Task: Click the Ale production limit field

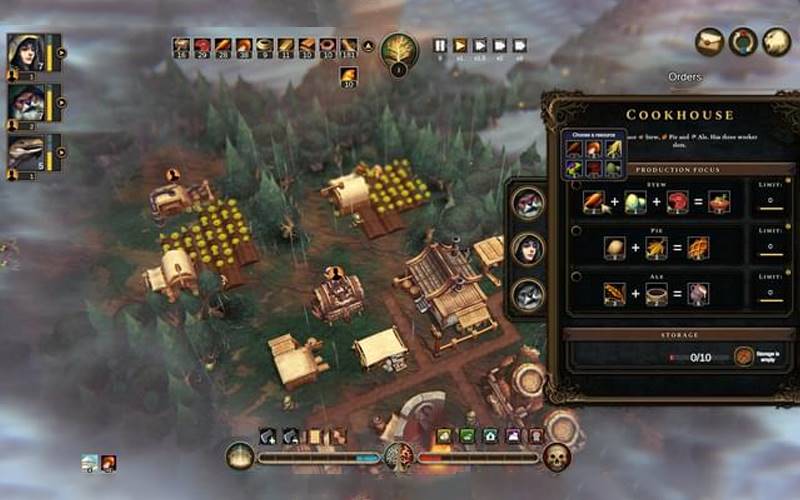Action: point(768,293)
